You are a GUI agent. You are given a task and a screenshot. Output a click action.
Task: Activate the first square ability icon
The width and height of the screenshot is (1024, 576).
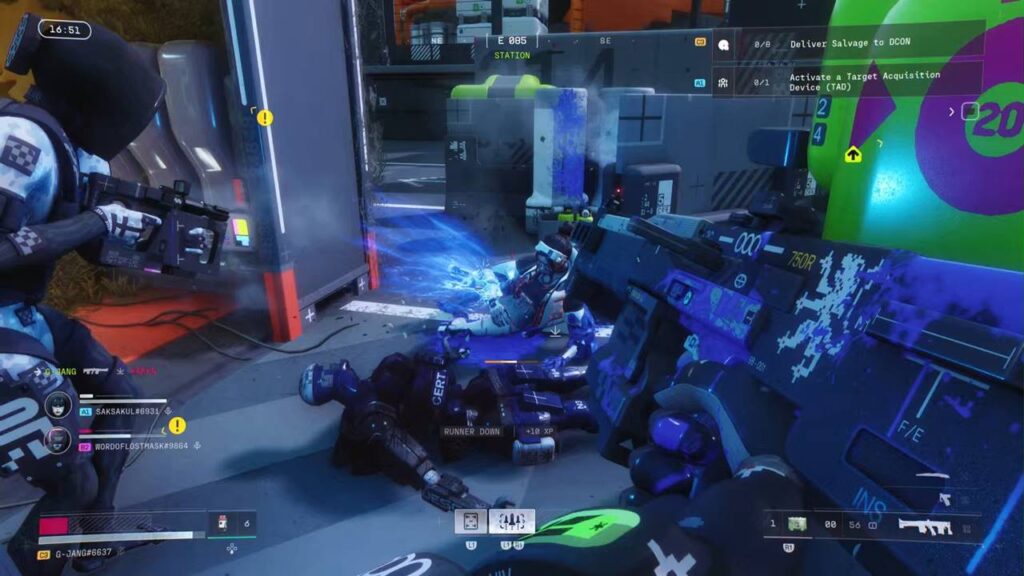pyautogui.click(x=471, y=521)
